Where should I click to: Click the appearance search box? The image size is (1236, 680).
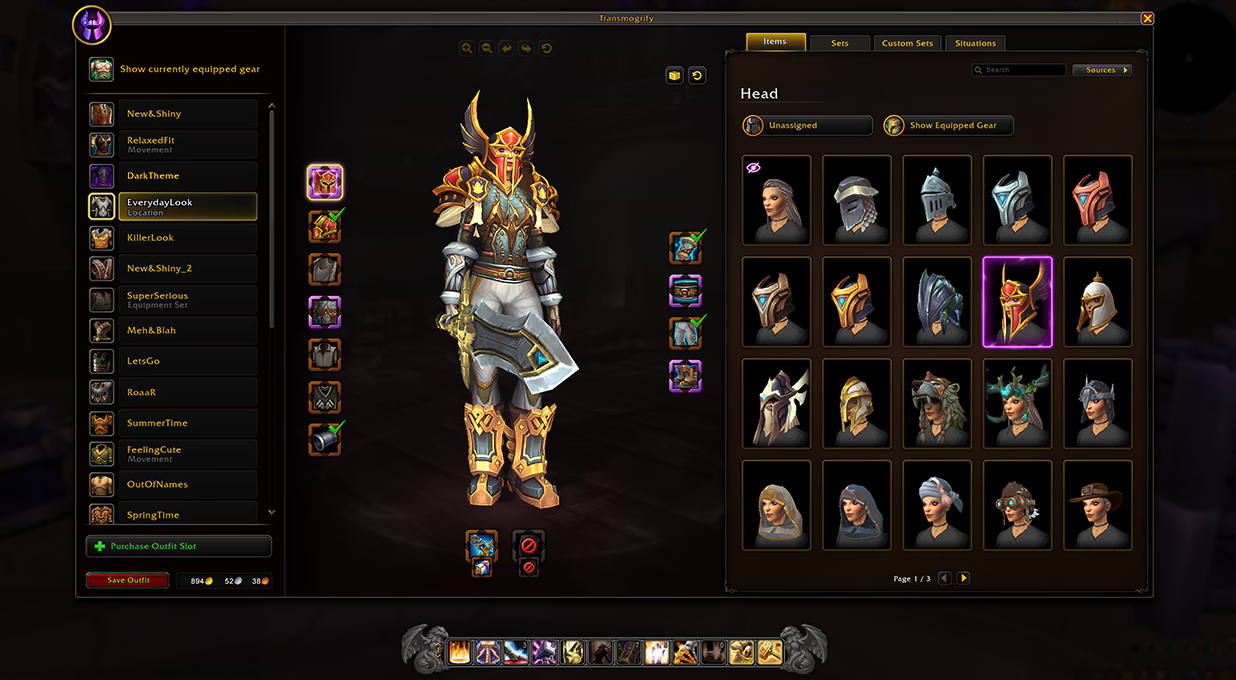coord(1019,70)
